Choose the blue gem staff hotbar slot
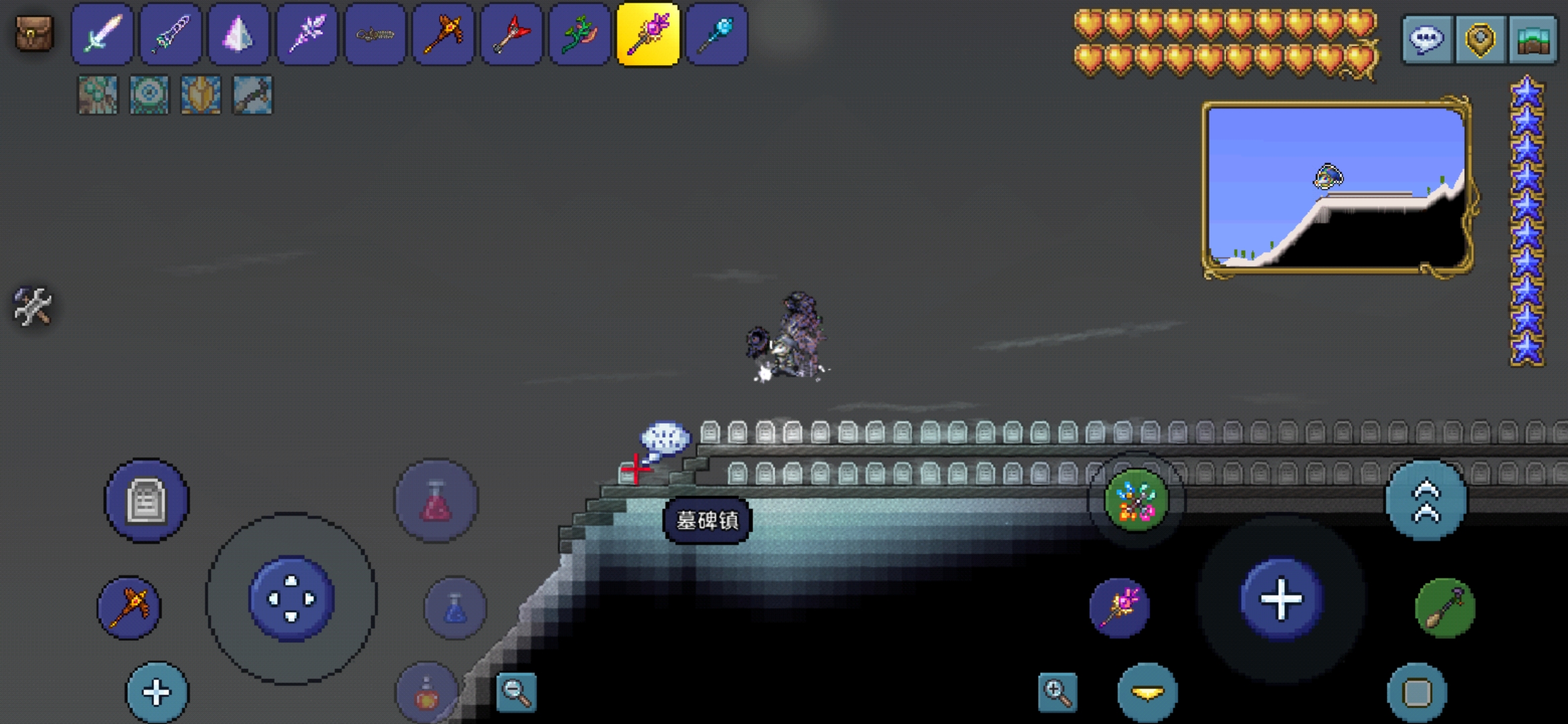The width and height of the screenshot is (1568, 724). click(x=716, y=34)
